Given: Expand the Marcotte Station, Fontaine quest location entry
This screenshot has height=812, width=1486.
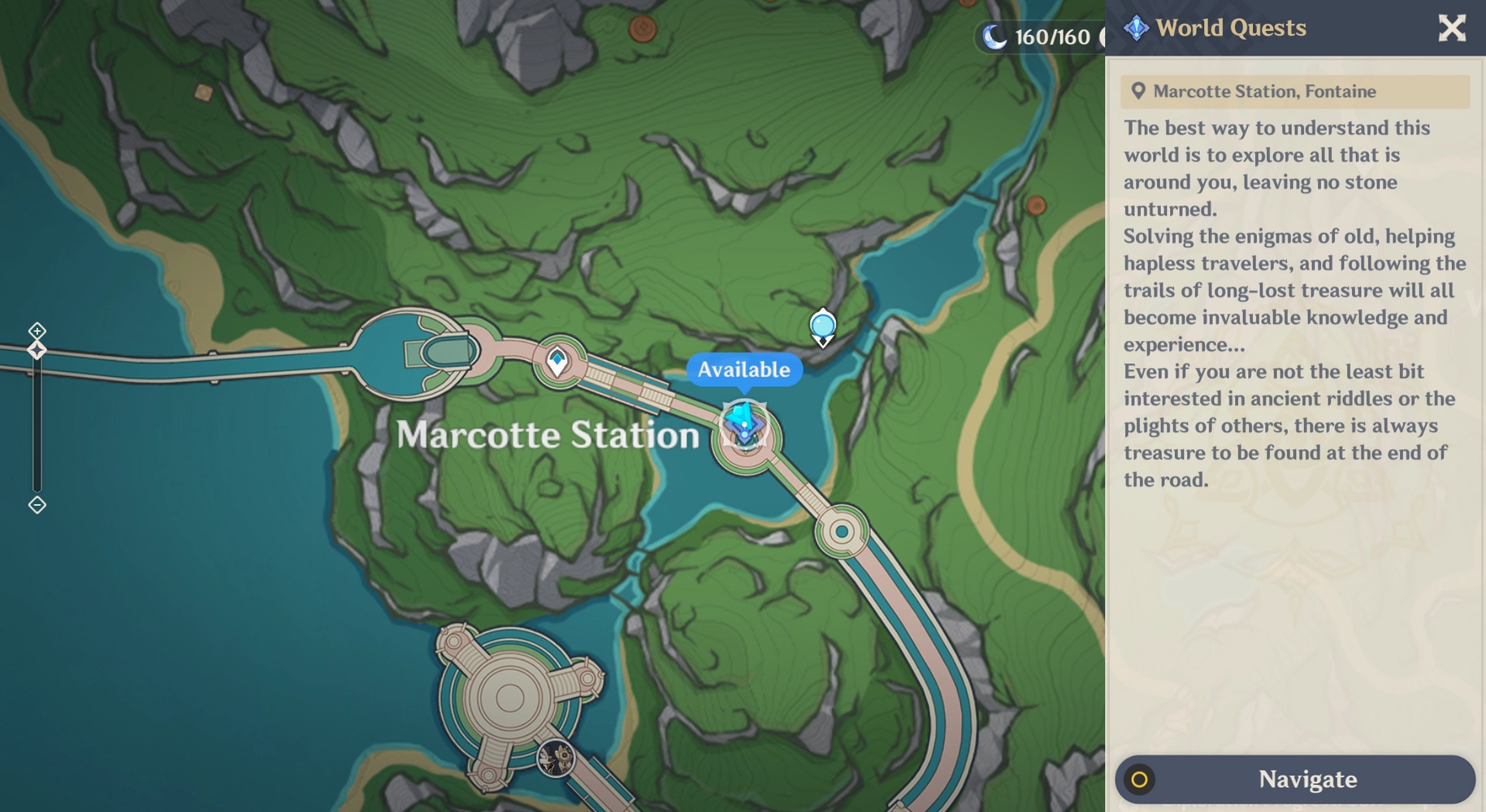Looking at the screenshot, I should [x=1295, y=91].
